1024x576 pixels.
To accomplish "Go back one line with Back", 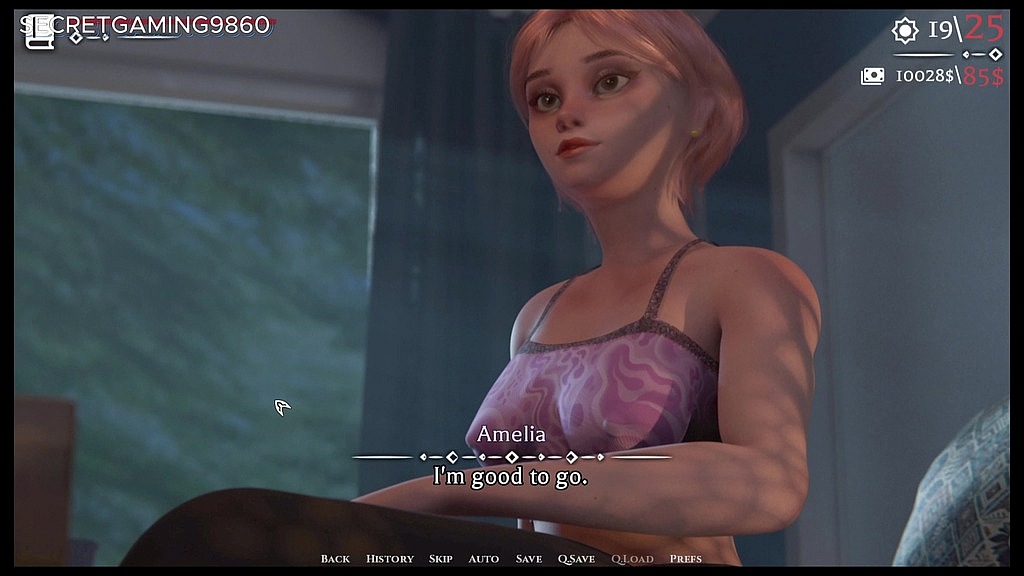I will (x=335, y=559).
